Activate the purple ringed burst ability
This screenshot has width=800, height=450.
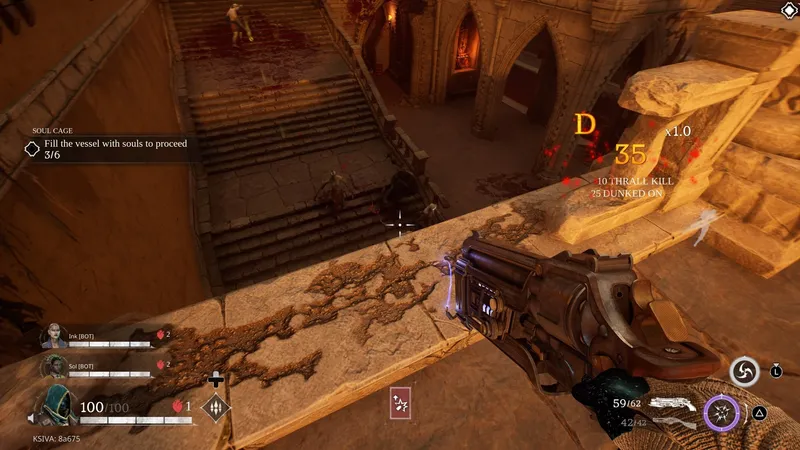coord(720,411)
